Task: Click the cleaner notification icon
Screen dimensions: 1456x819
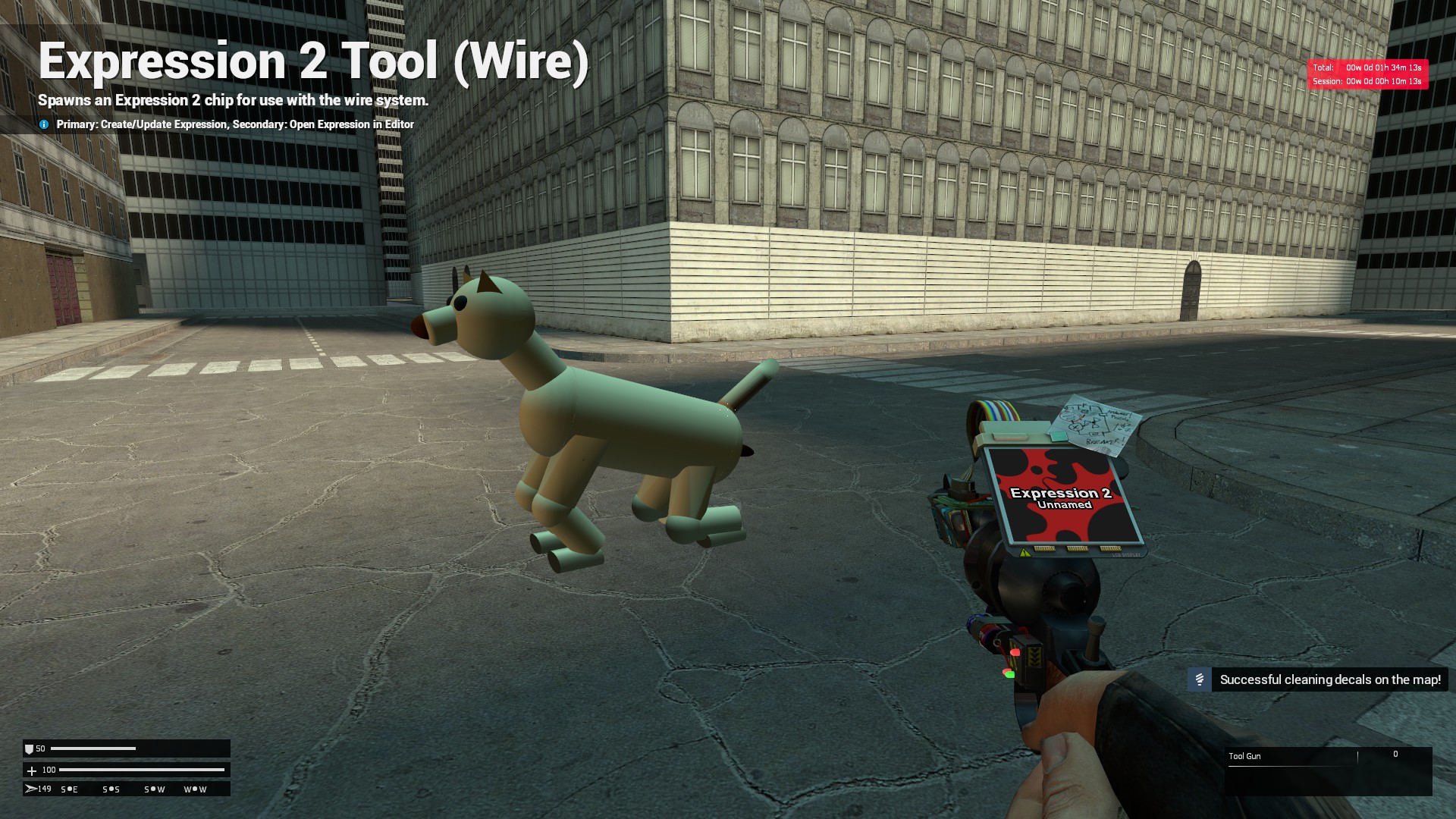Action: [x=1200, y=679]
